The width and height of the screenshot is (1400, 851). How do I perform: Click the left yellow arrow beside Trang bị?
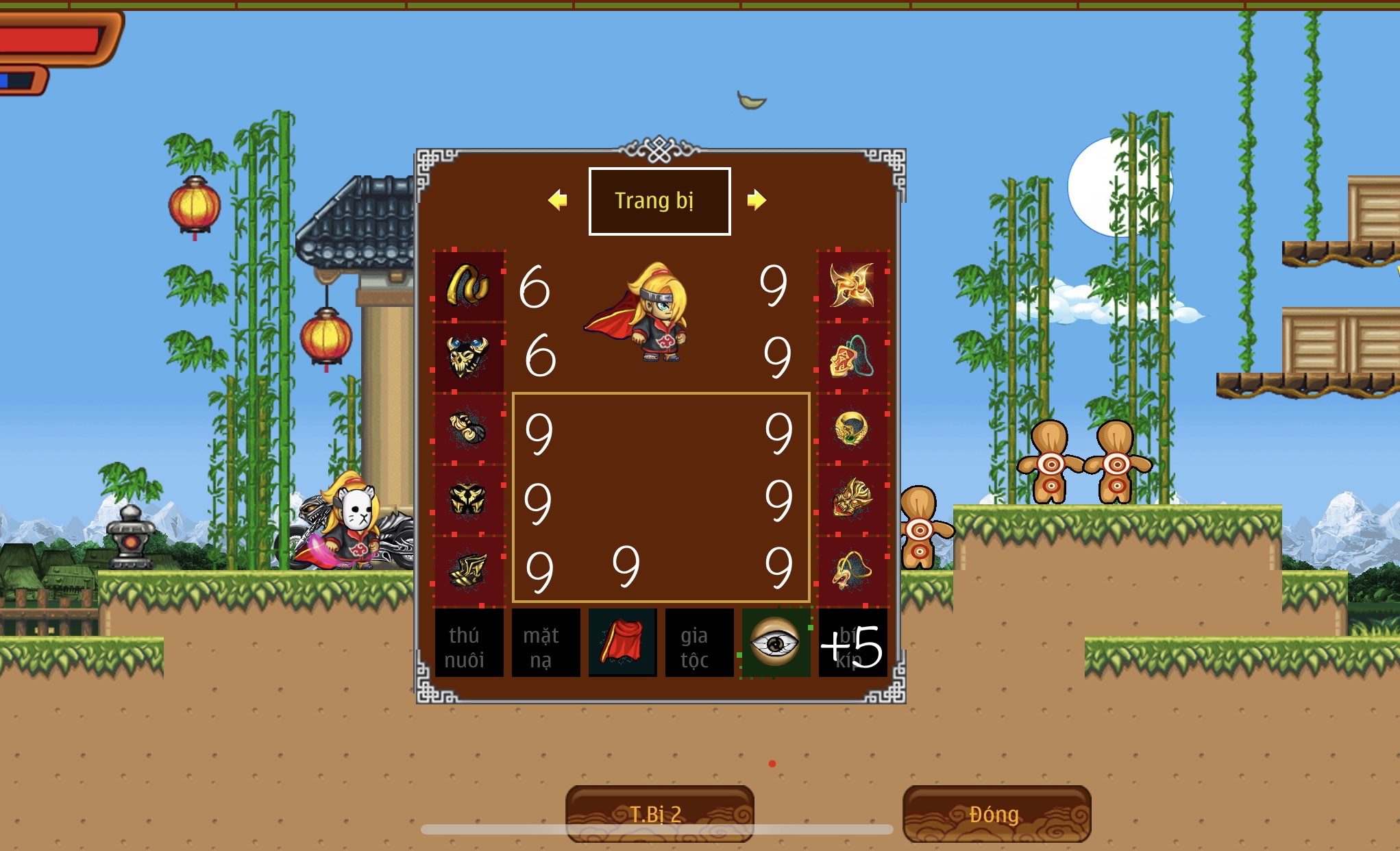pos(558,200)
